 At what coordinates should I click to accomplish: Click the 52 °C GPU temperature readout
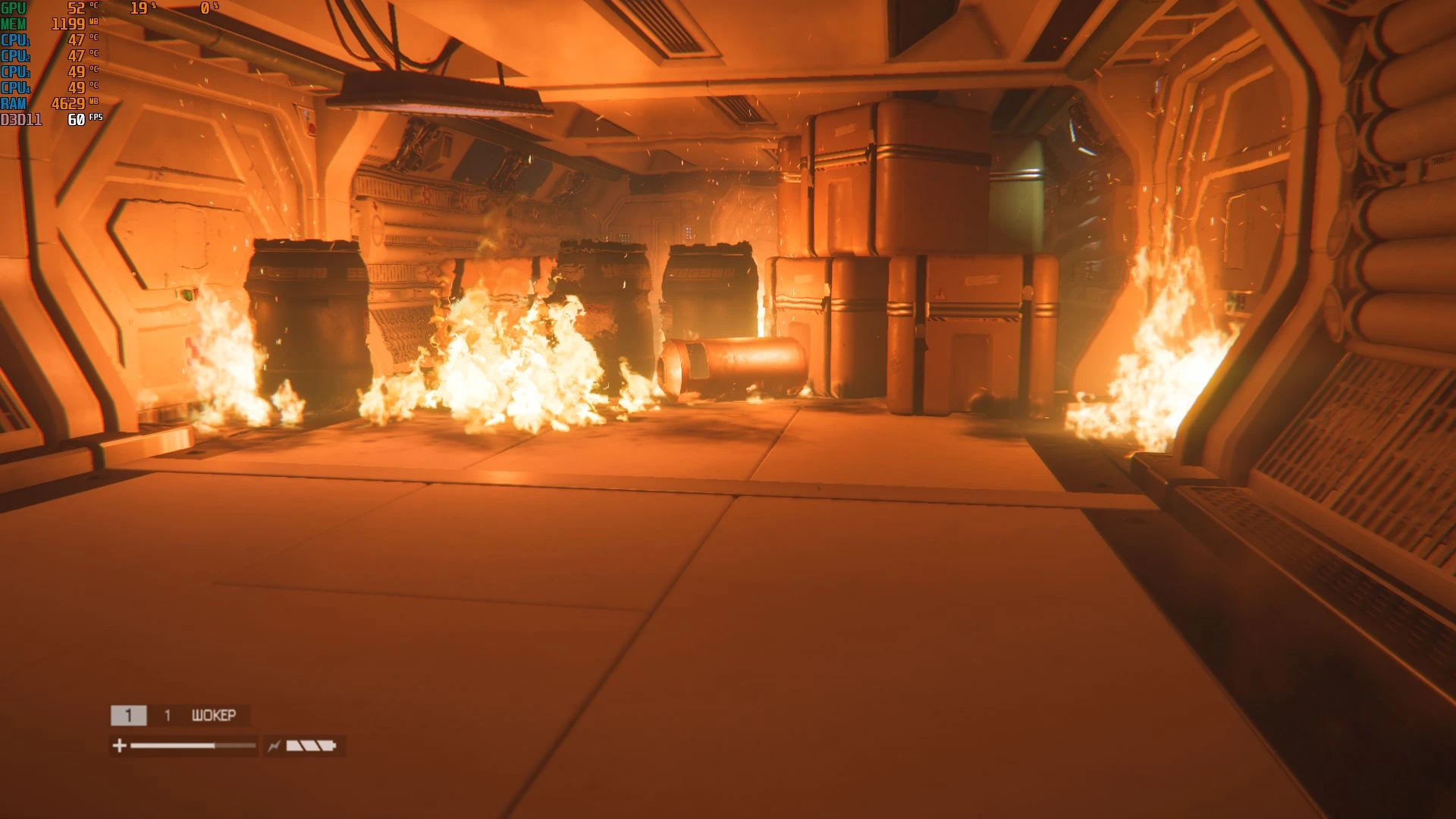click(x=77, y=8)
